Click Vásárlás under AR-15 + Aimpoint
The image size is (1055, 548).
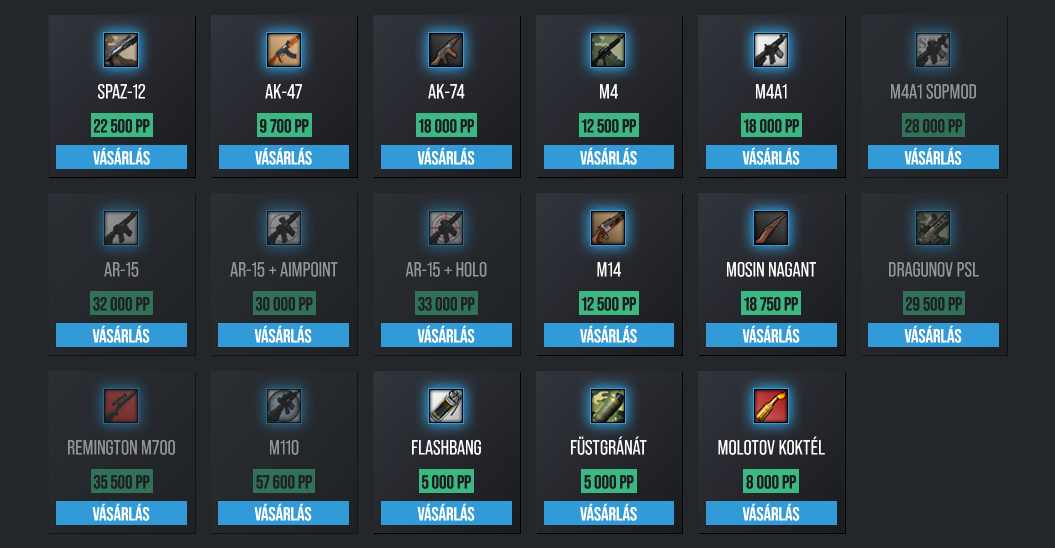(283, 335)
